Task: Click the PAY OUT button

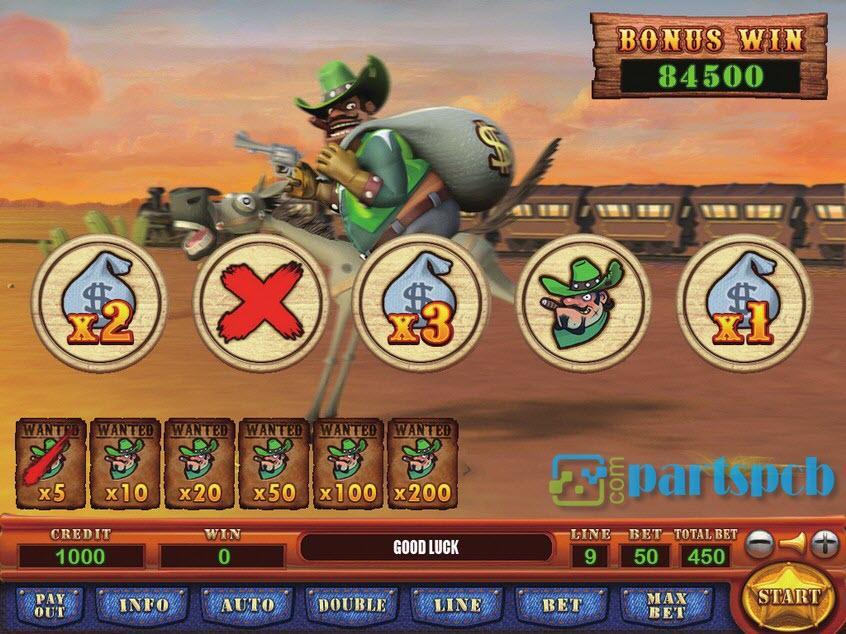Action: [x=49, y=605]
